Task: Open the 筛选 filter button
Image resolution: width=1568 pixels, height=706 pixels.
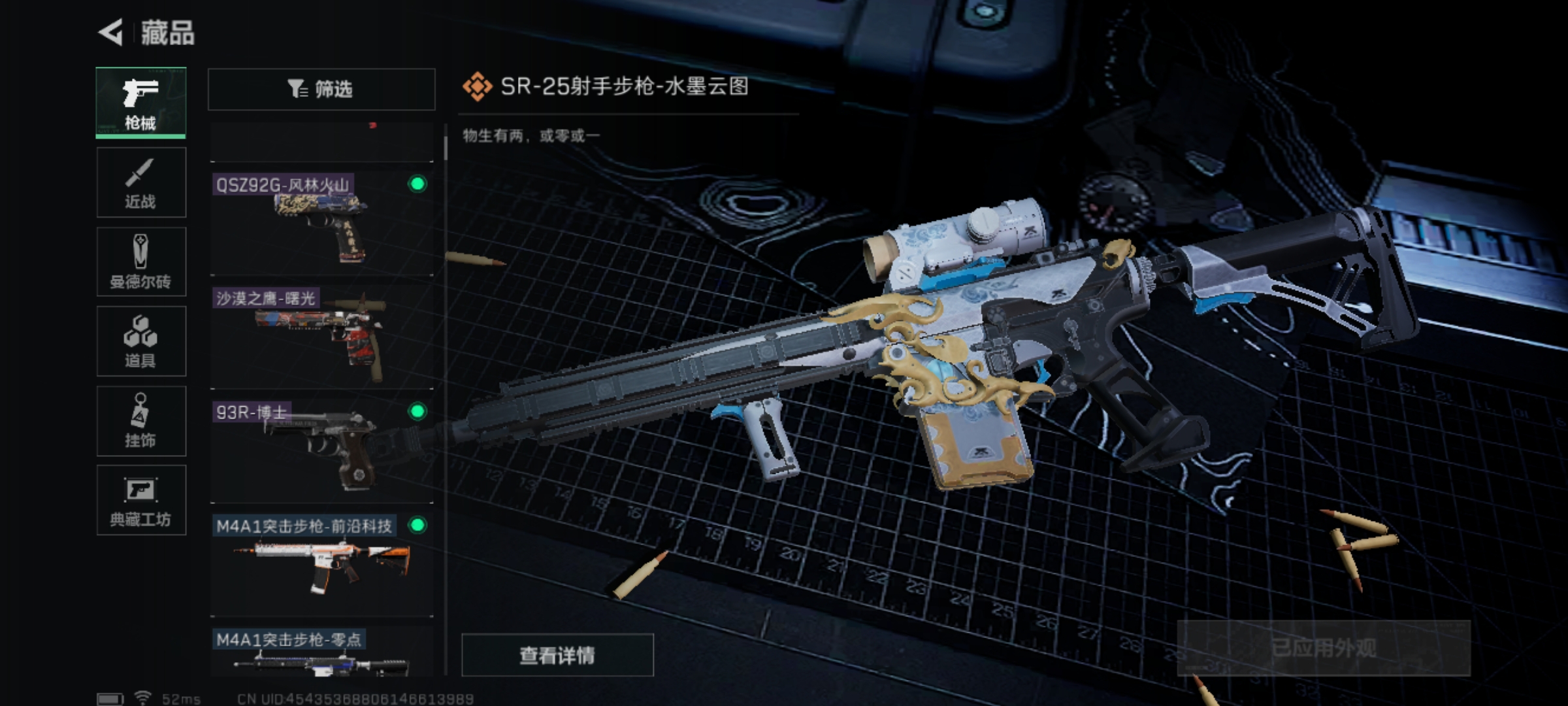Action: pyautogui.click(x=321, y=89)
